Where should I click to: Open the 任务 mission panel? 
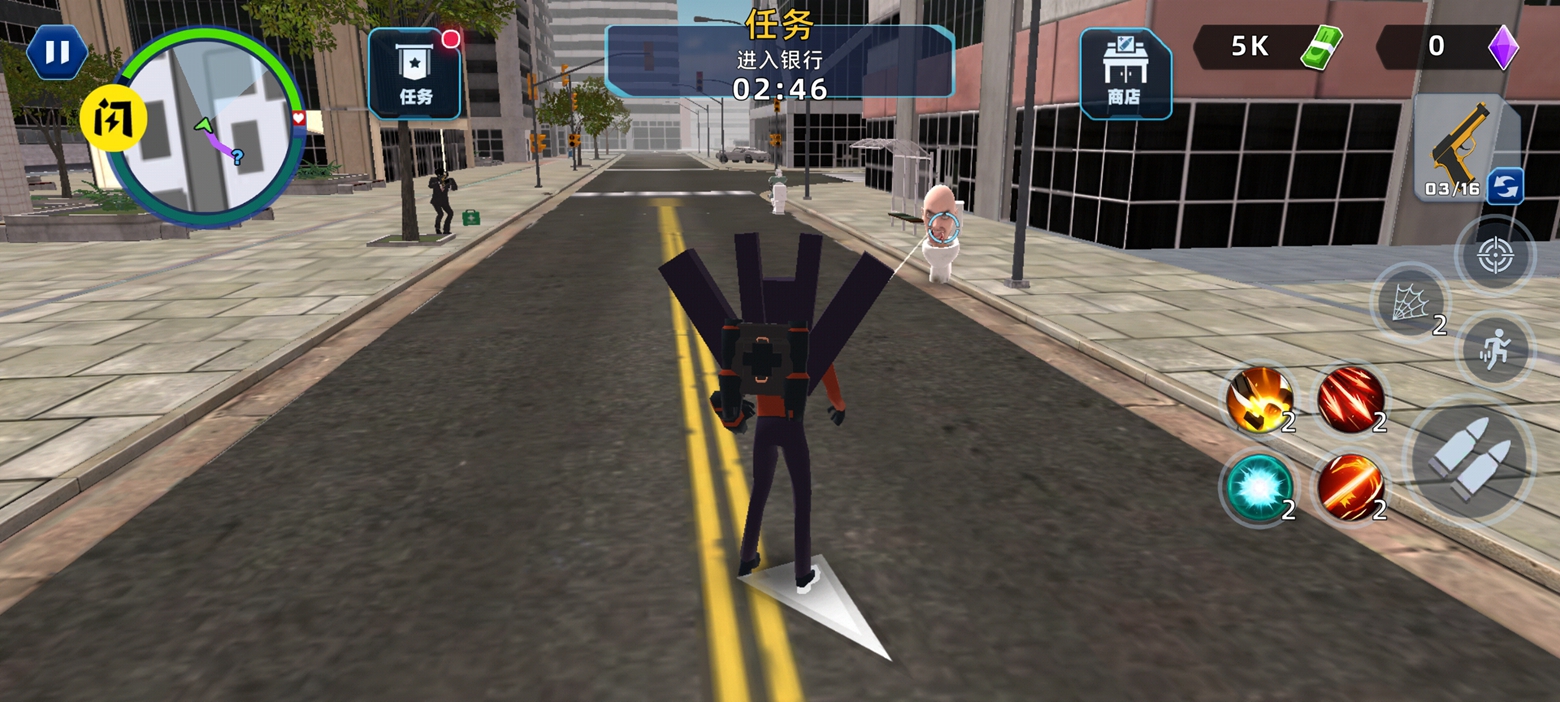point(415,74)
